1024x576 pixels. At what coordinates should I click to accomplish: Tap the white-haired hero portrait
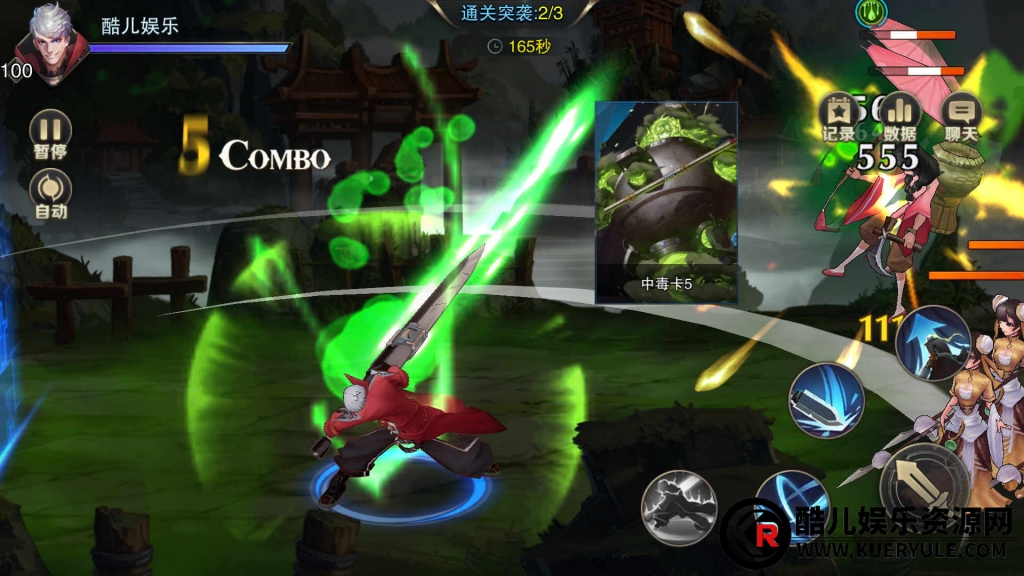52,43
